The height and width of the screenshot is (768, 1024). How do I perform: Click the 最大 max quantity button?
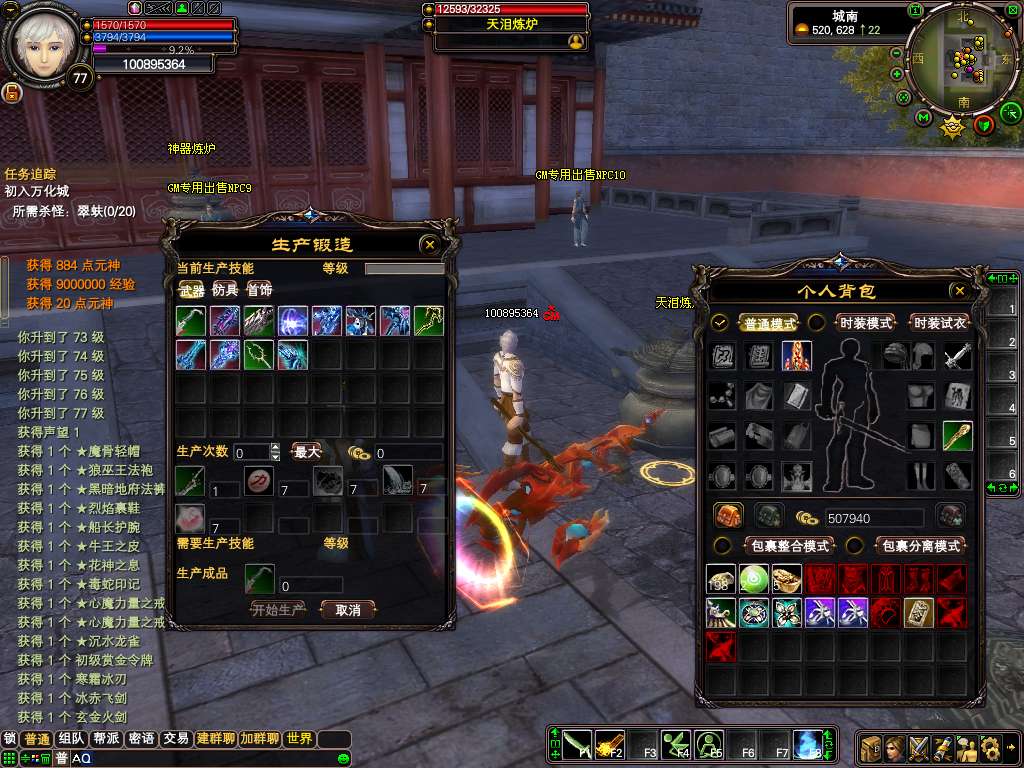[x=307, y=452]
